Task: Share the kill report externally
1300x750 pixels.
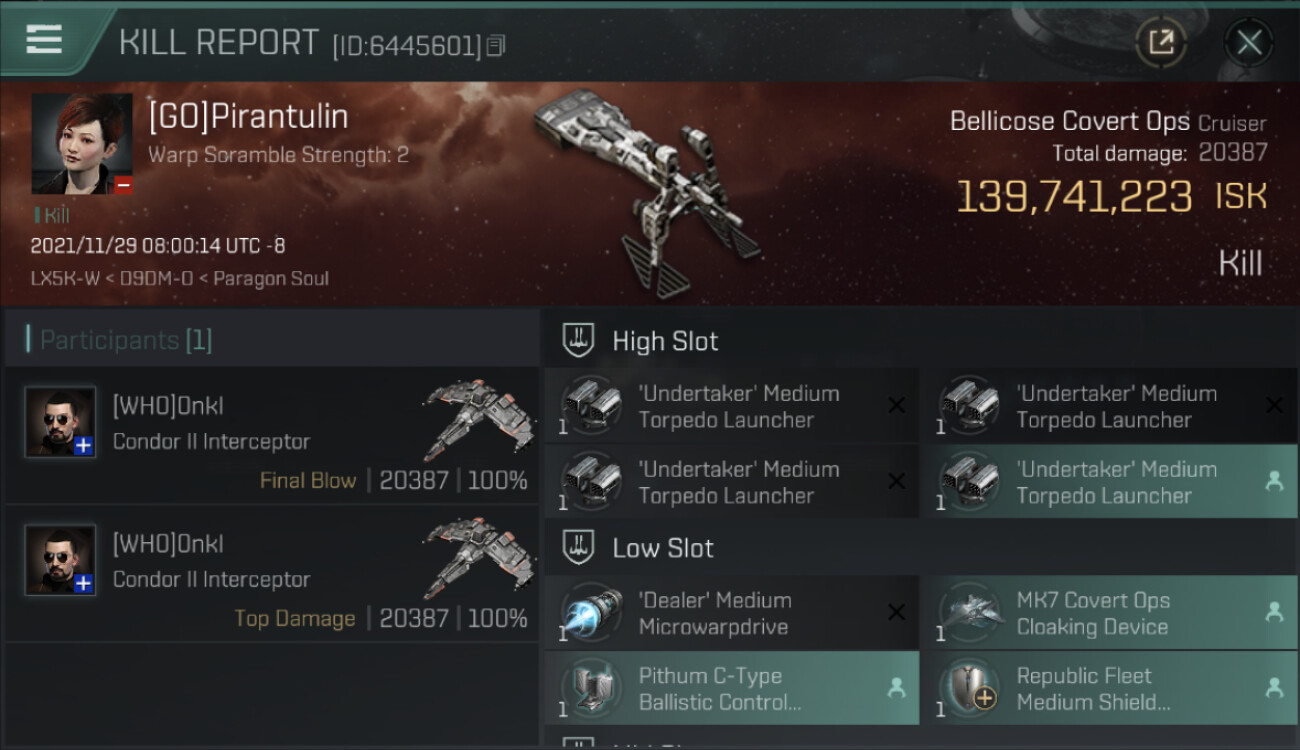Action: (1161, 42)
